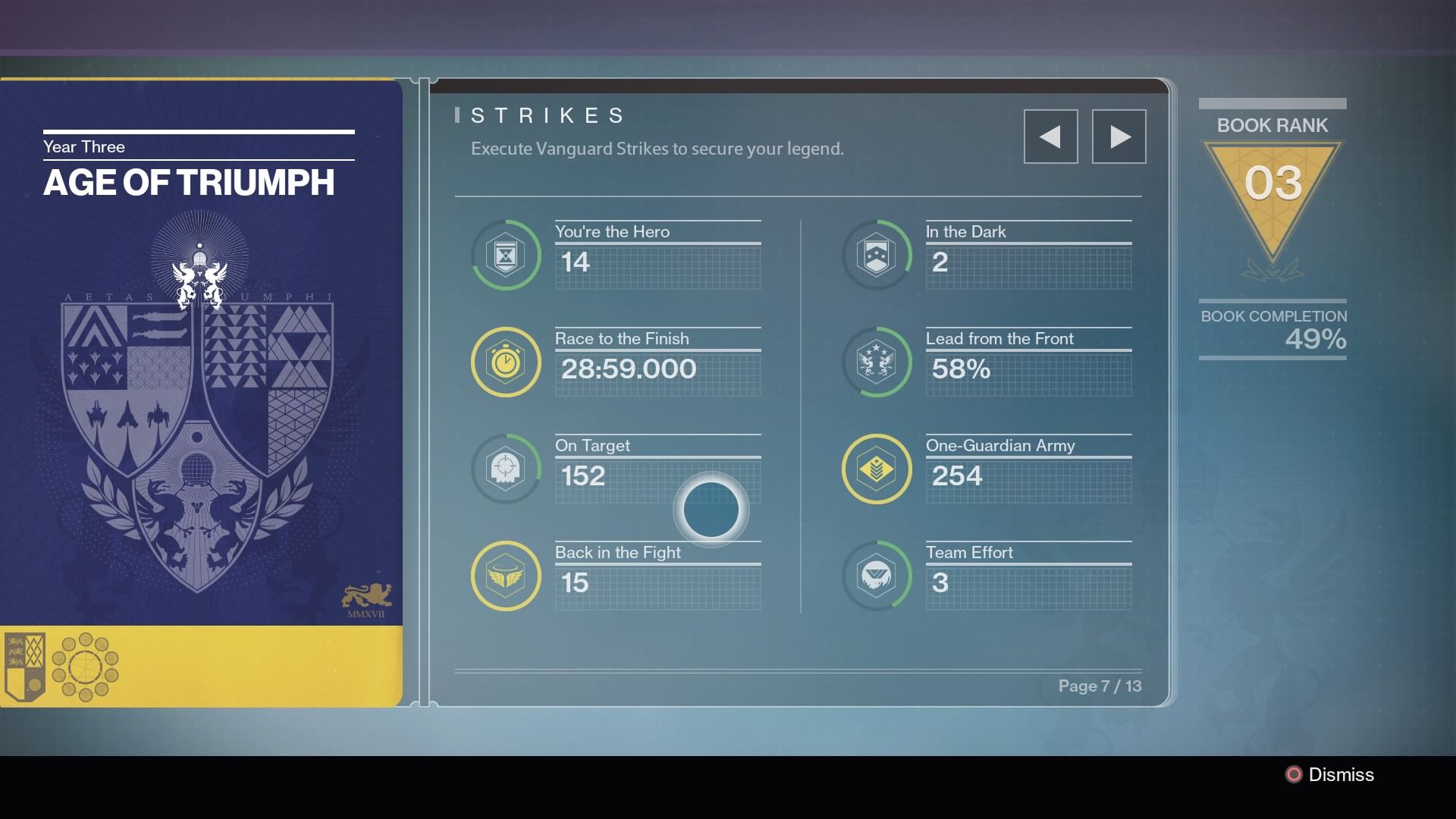The height and width of the screenshot is (819, 1456).
Task: Toggle the In the Dark progress circle
Action: coord(877,255)
